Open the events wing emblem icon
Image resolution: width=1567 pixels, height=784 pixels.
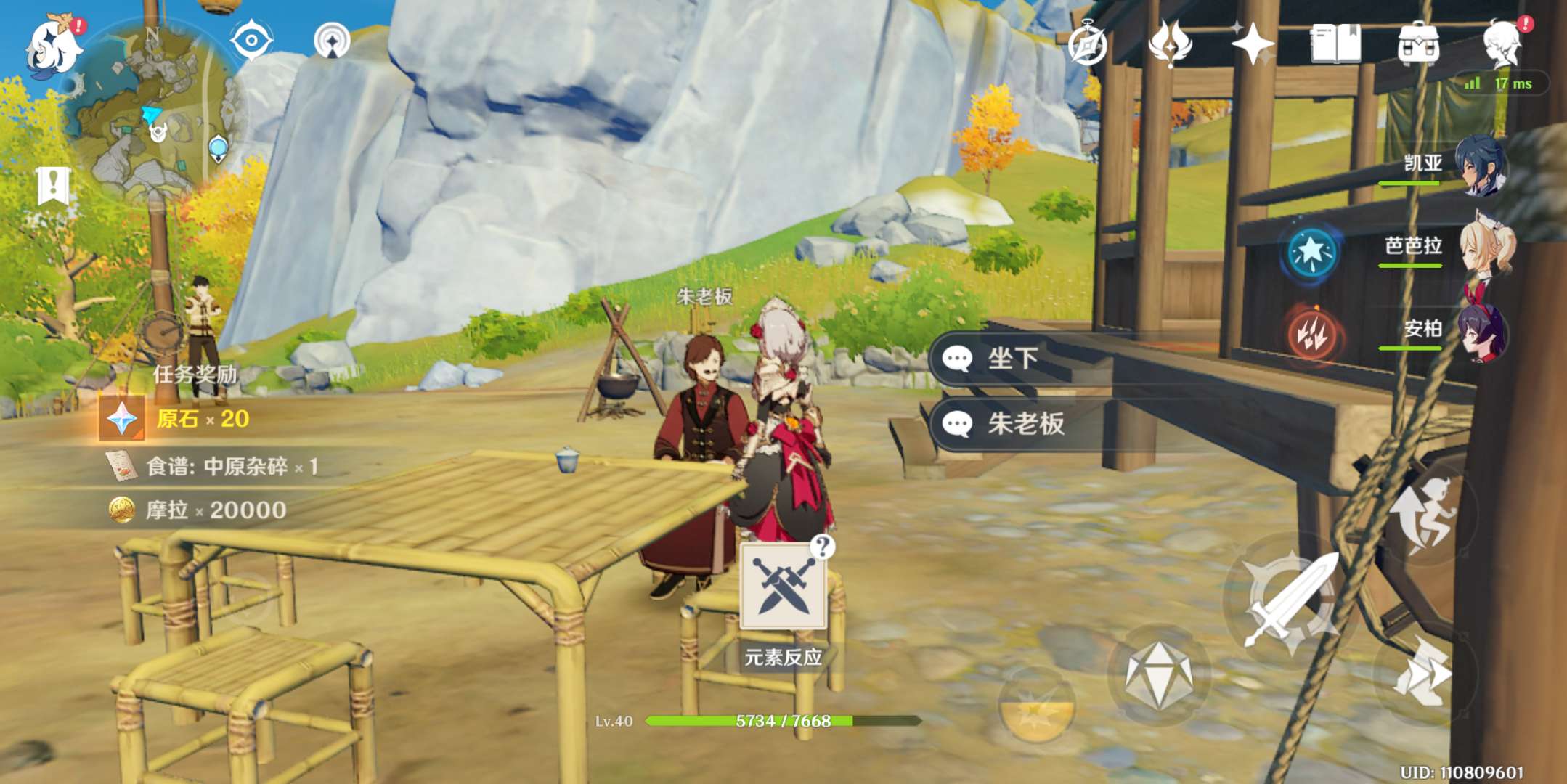point(1170,44)
